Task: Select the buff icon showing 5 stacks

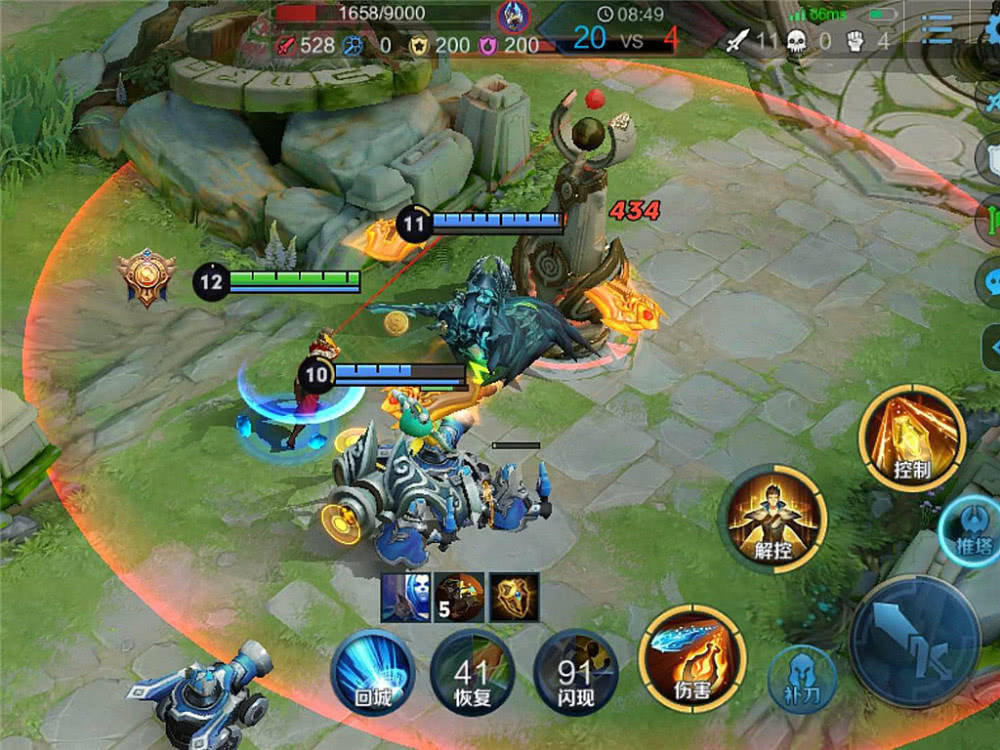Action: click(x=459, y=598)
